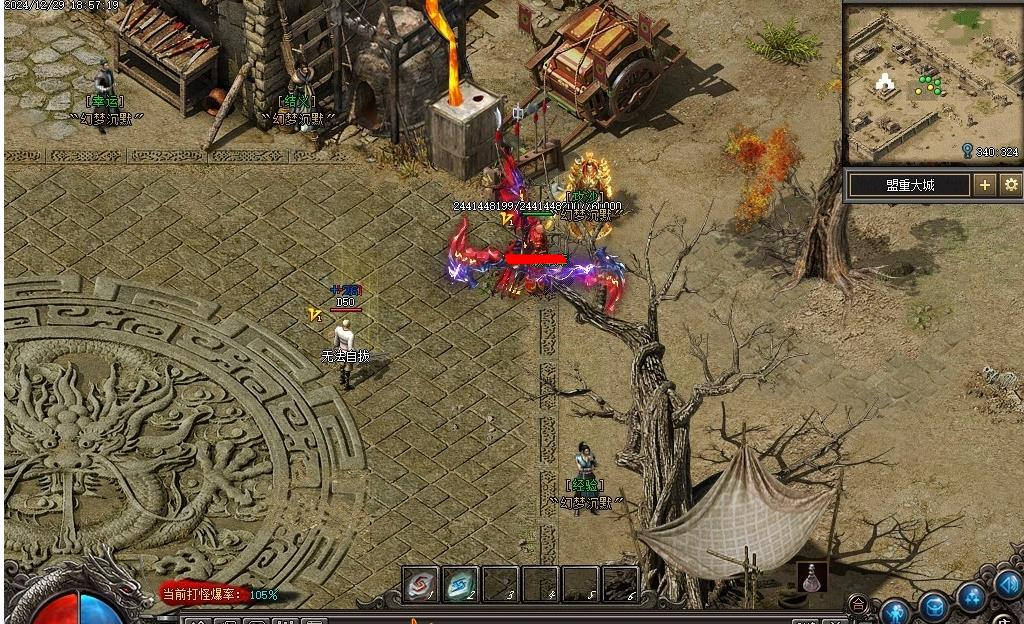This screenshot has height=624, width=1024.
Task: Select the group triangle orb icon
Action: point(972,597)
